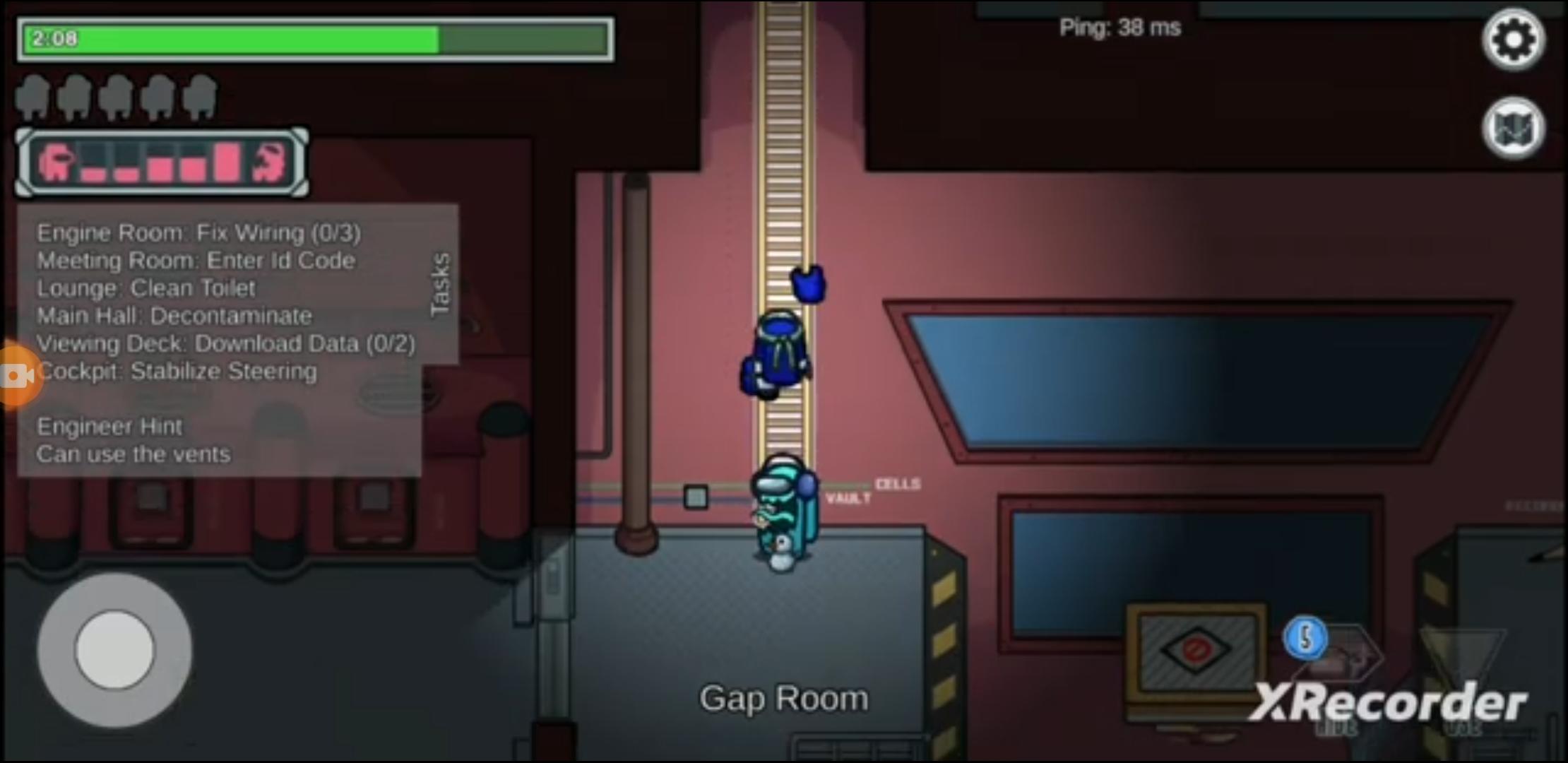Click the blue cooldown counter badge
Image resolution: width=1568 pixels, height=763 pixels.
click(x=1305, y=638)
